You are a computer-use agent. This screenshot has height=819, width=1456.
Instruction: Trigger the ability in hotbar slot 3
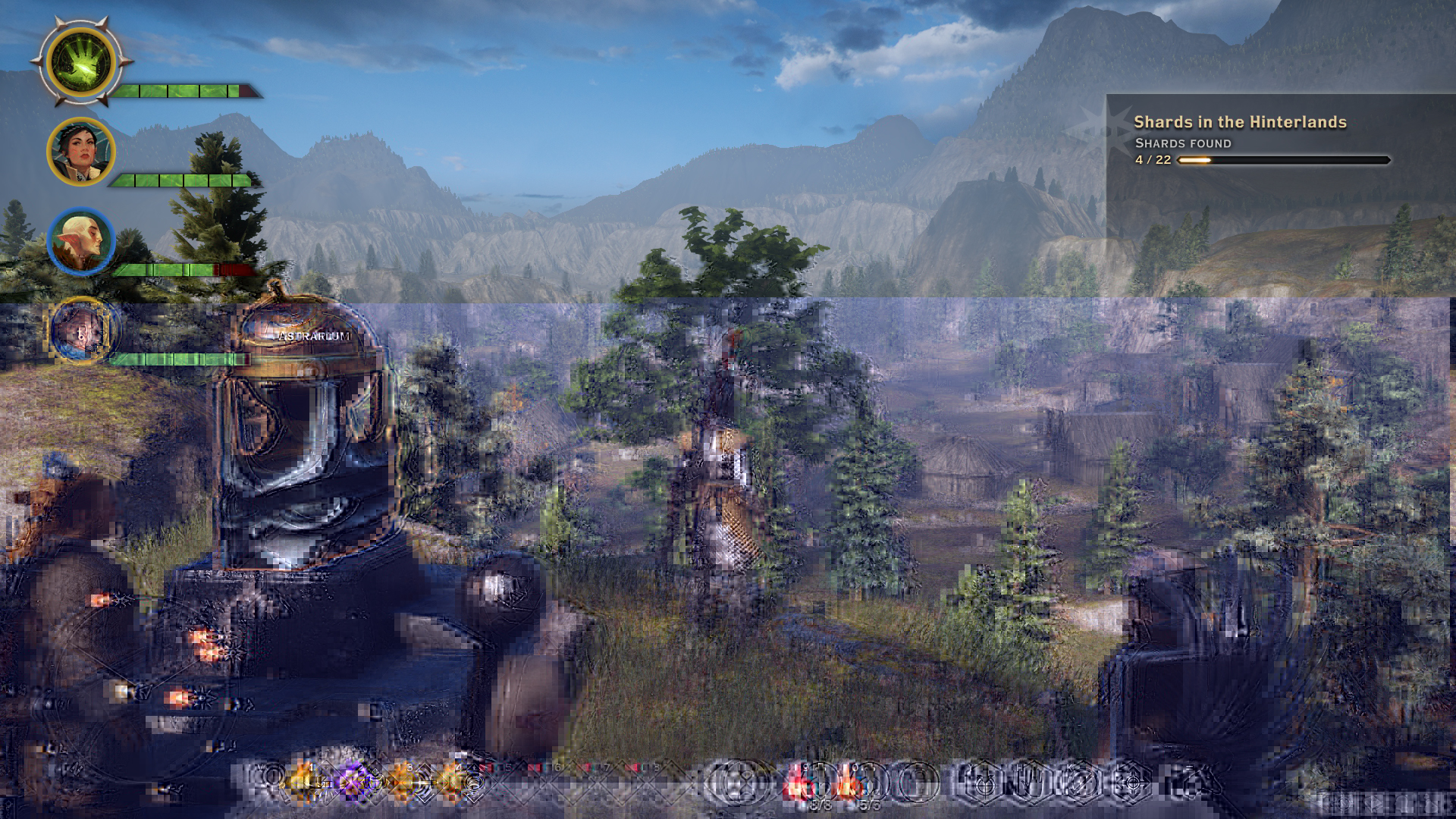click(403, 782)
